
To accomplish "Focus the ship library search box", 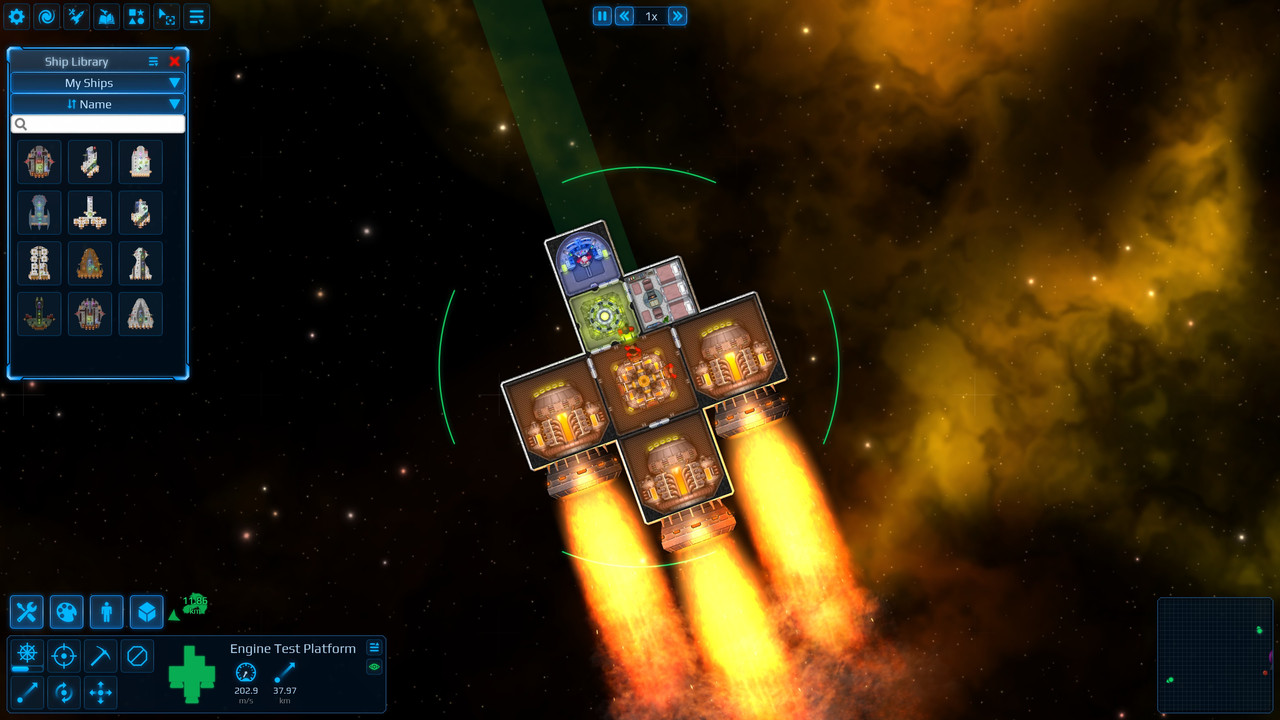I will coord(98,124).
